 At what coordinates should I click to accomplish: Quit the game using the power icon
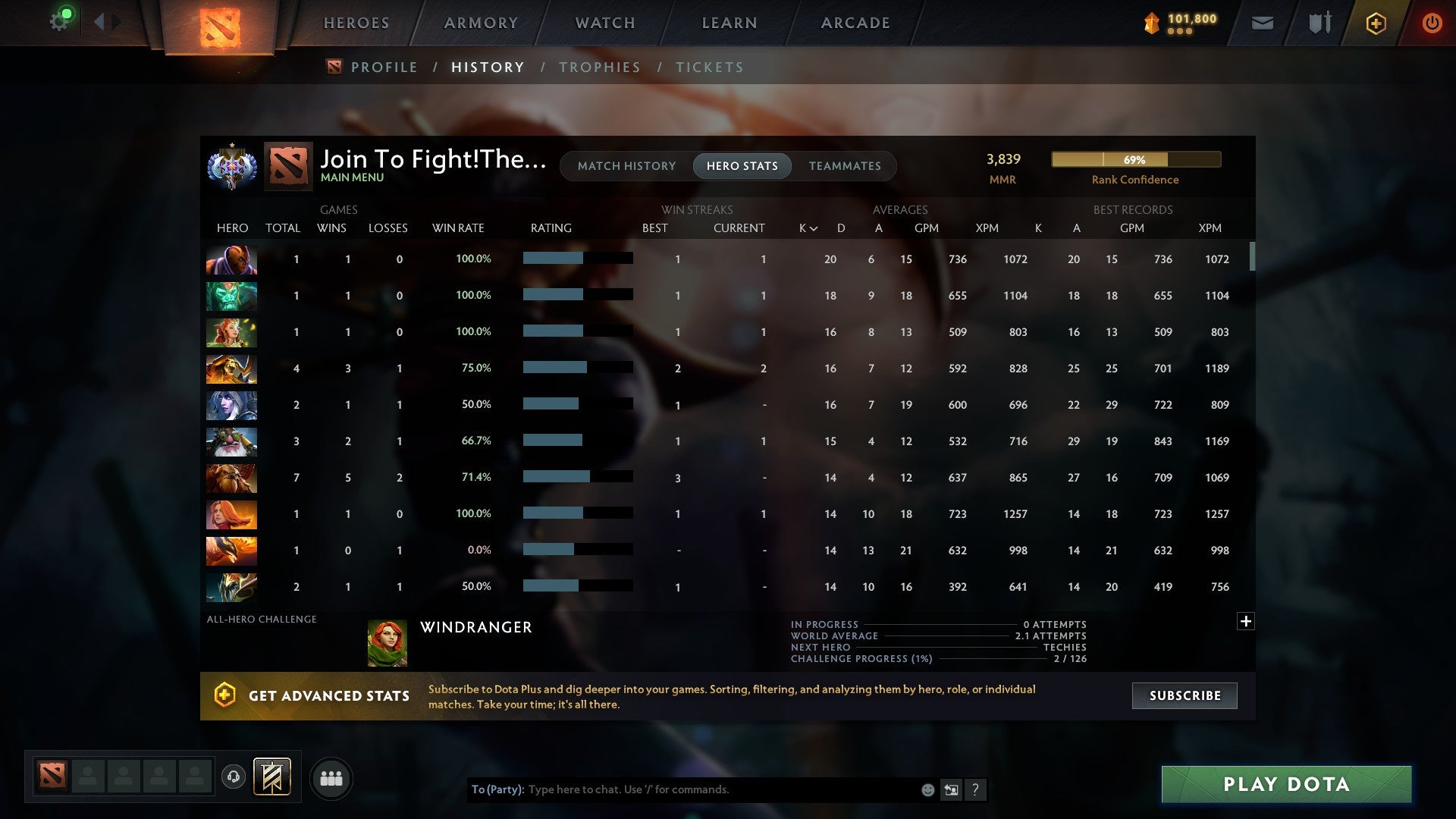[1432, 23]
